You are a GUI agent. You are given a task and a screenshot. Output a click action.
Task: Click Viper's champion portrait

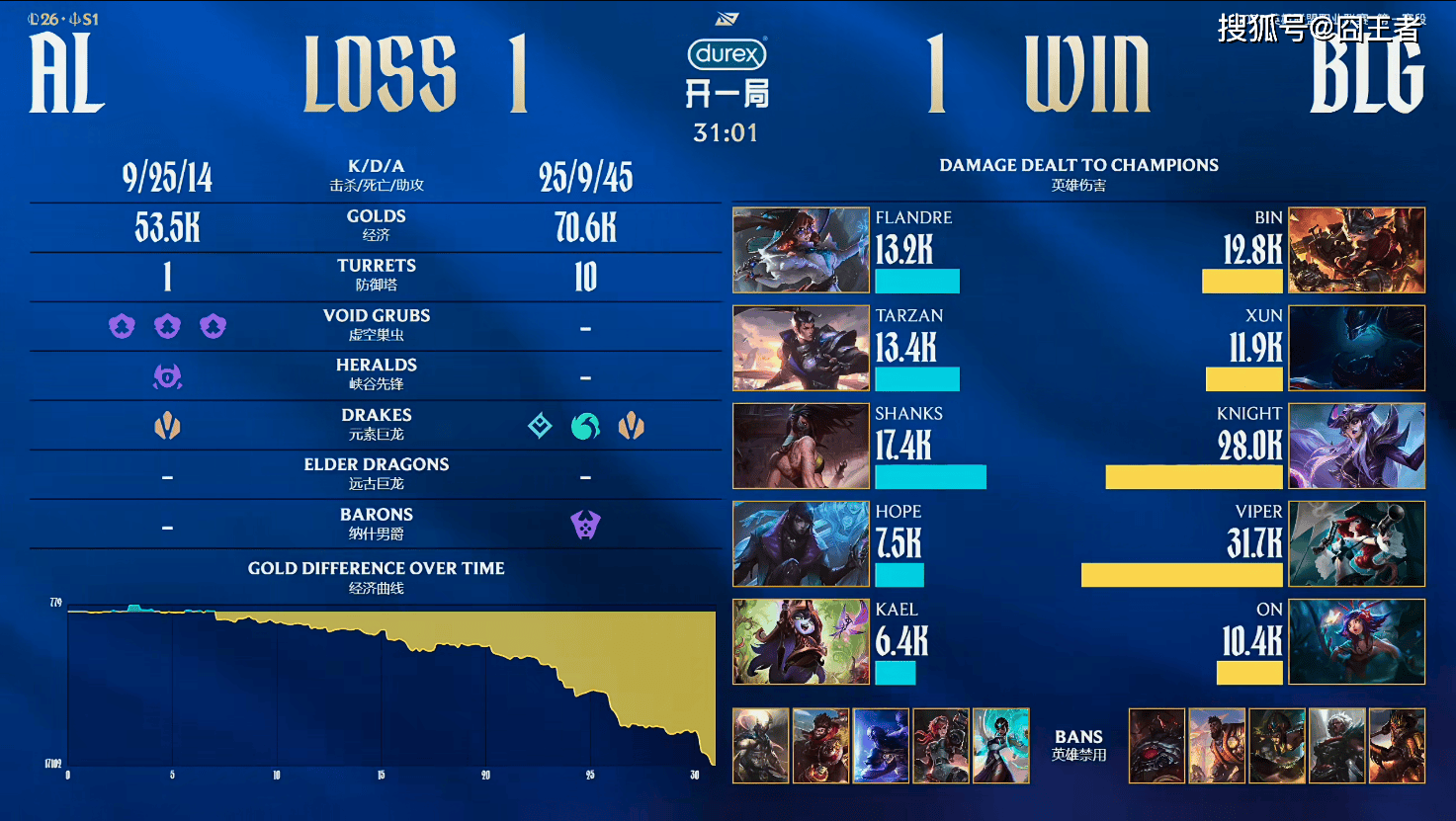[1356, 543]
